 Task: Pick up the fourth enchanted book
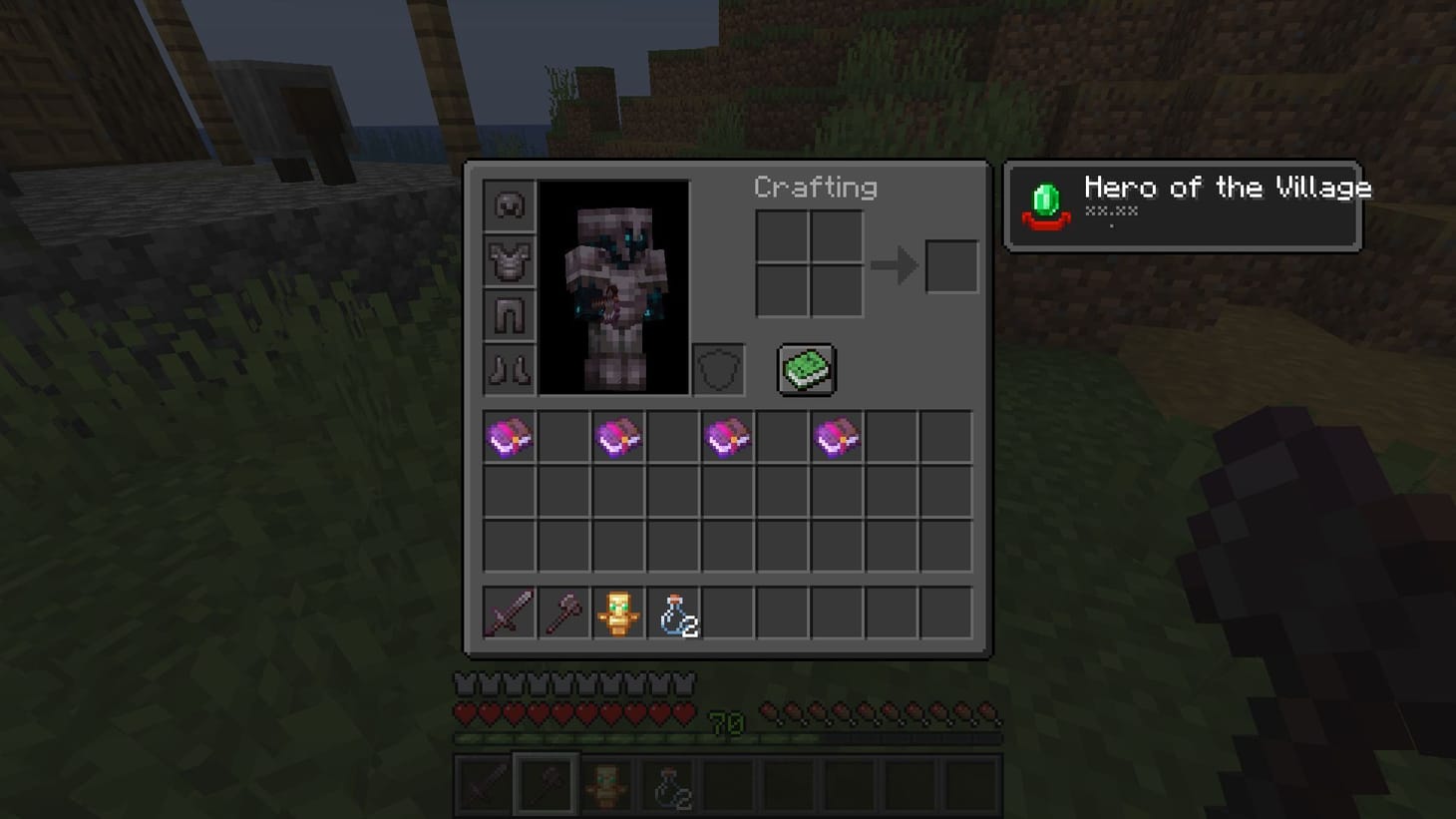click(x=838, y=435)
